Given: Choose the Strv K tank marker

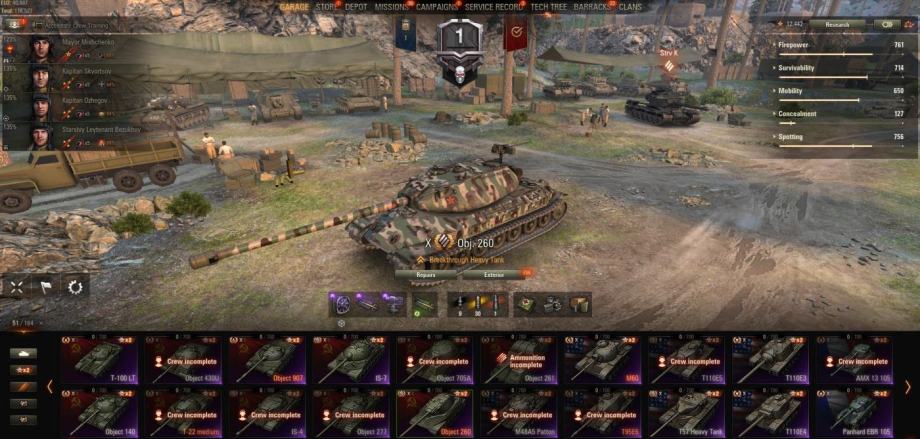Looking at the screenshot, I should pos(667,51).
